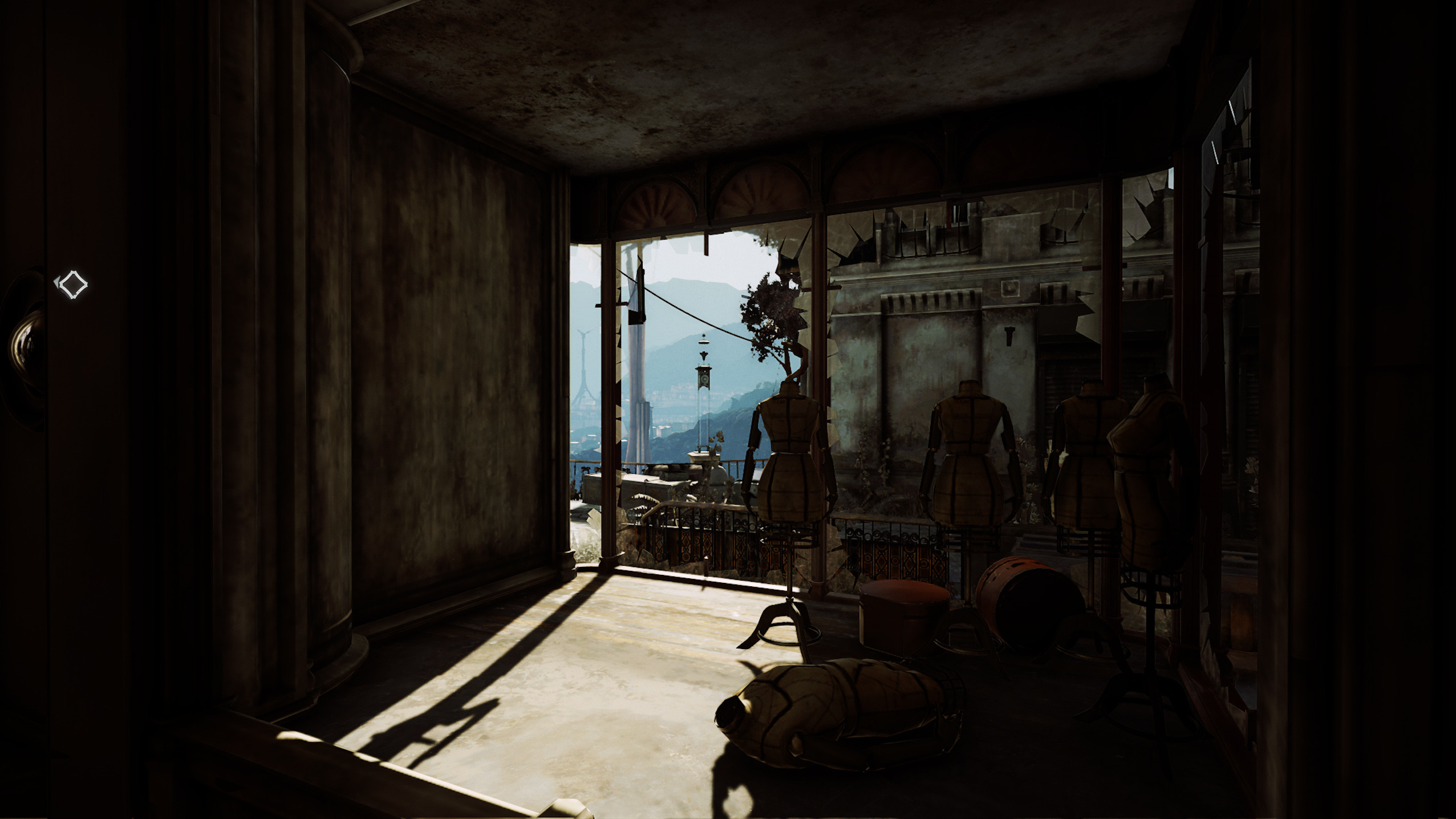1456x819 pixels.
Task: Click the white diamond objective marker
Action: click(x=72, y=284)
